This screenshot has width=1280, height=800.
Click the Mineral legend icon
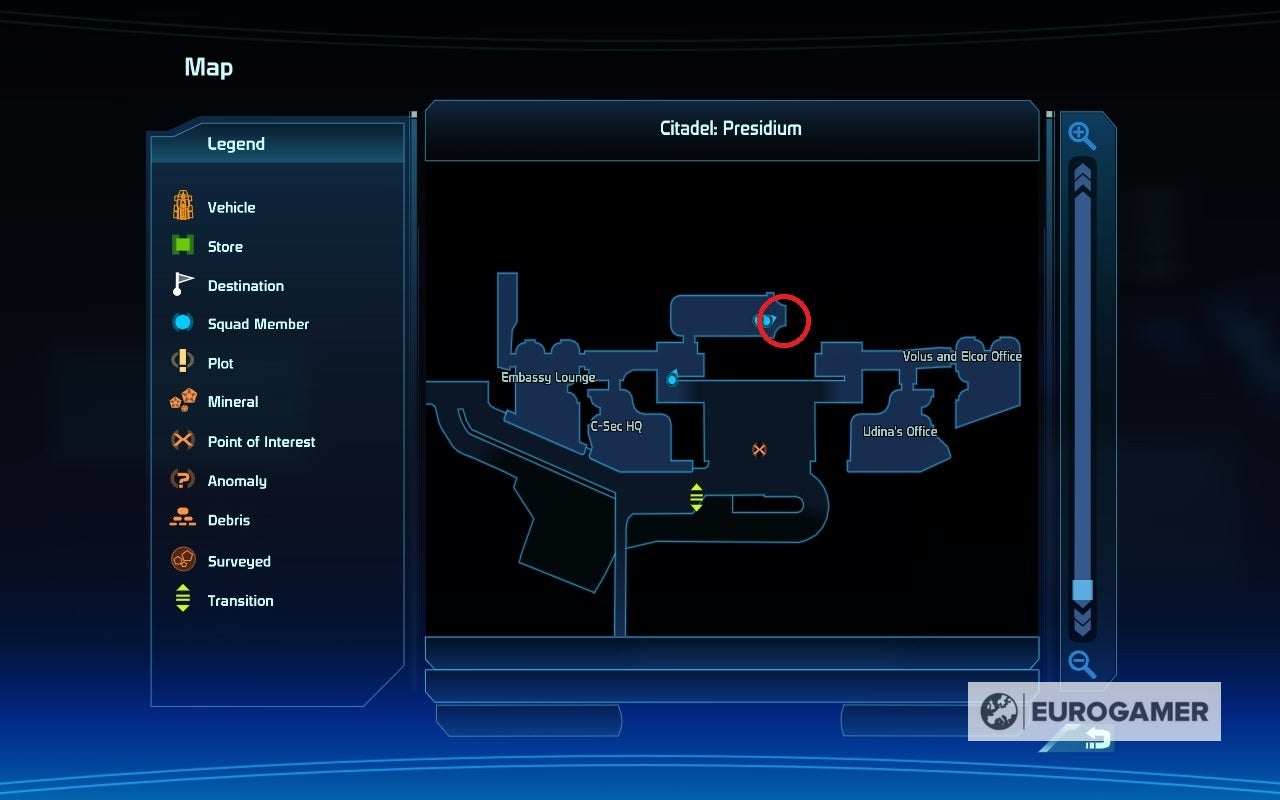181,400
